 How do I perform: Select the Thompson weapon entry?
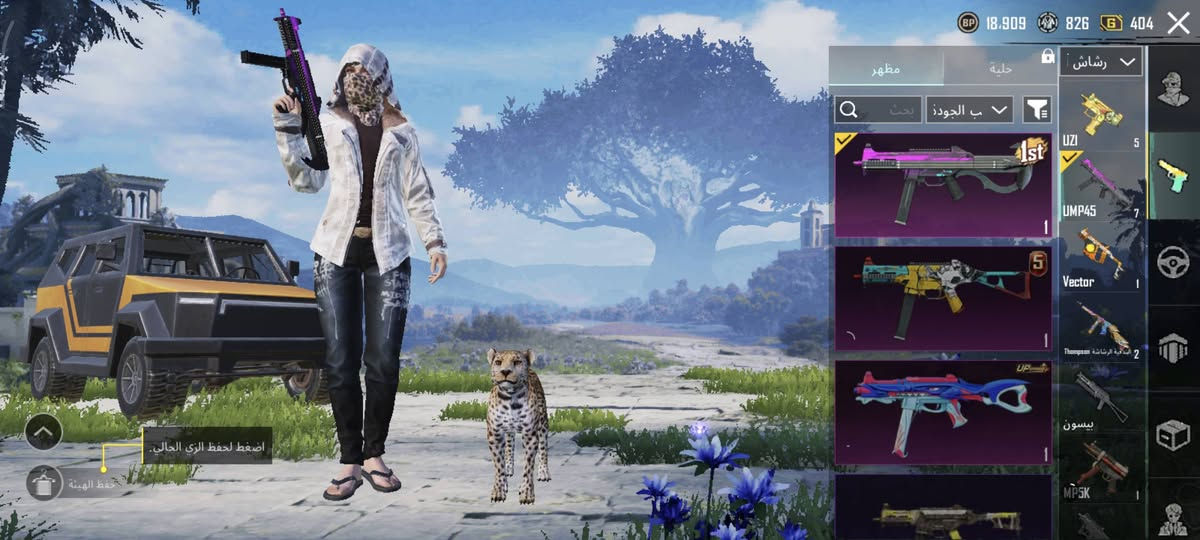pyautogui.click(x=1102, y=327)
